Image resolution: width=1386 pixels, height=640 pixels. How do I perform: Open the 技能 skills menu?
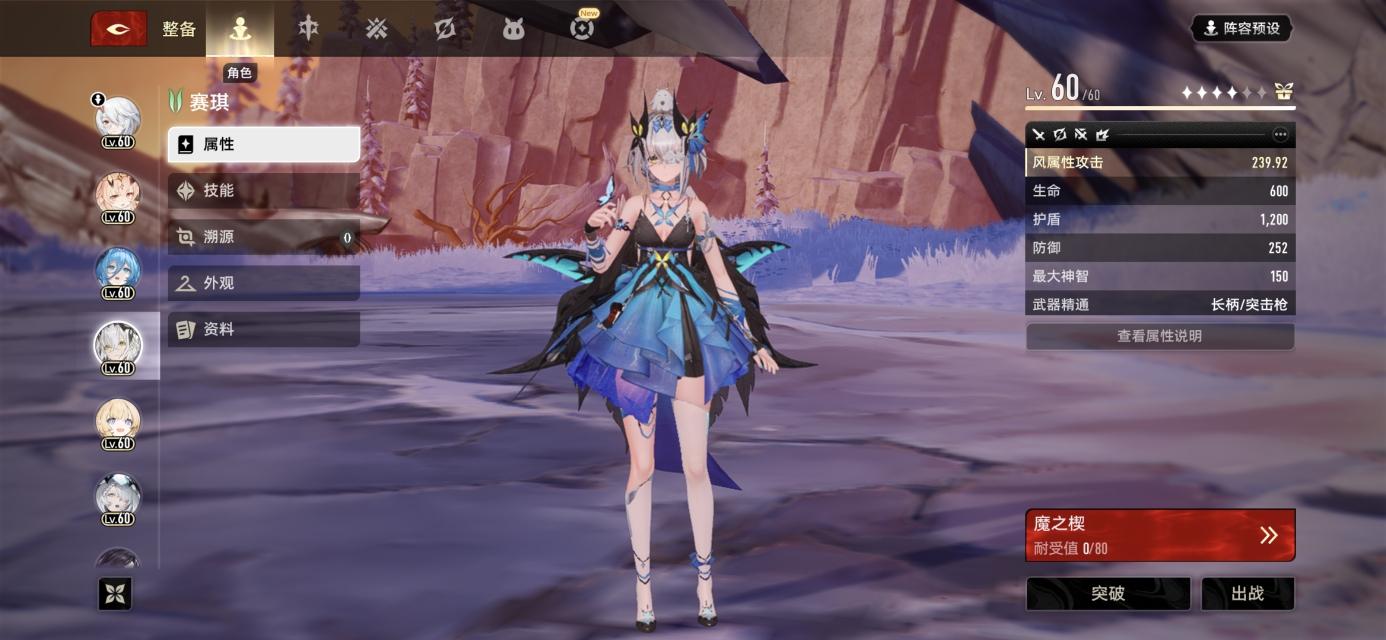pyautogui.click(x=263, y=190)
